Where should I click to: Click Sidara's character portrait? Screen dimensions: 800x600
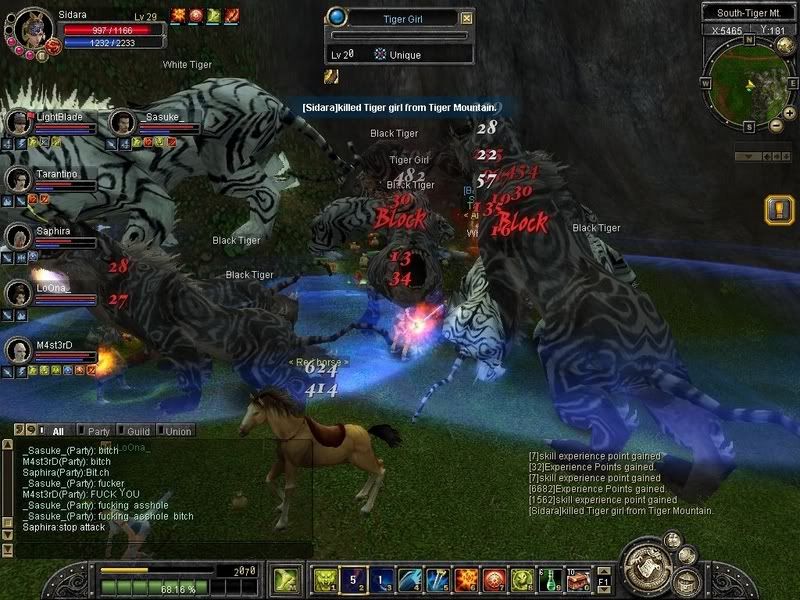30,30
